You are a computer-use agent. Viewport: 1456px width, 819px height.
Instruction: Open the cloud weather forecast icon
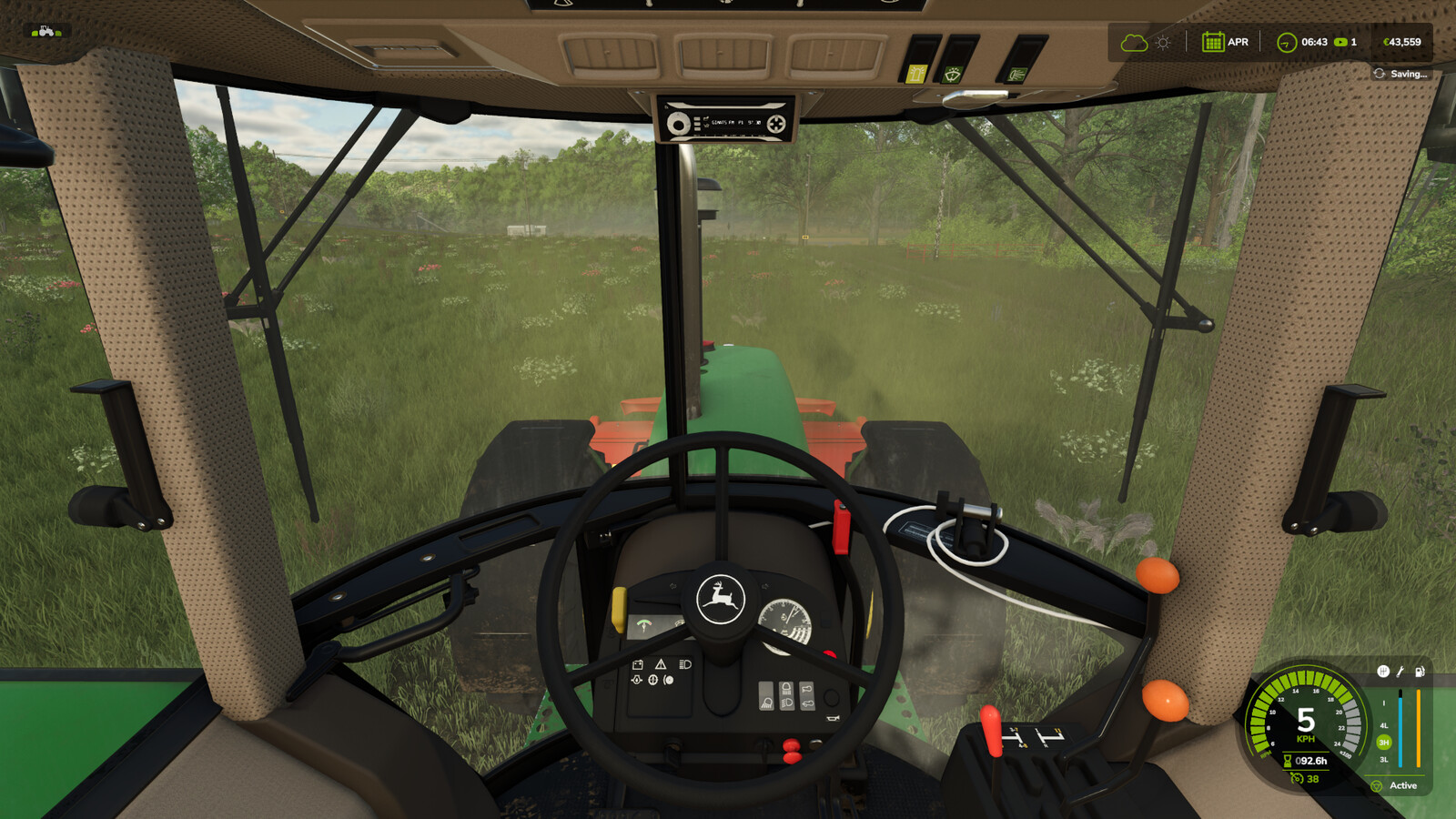click(x=1133, y=43)
